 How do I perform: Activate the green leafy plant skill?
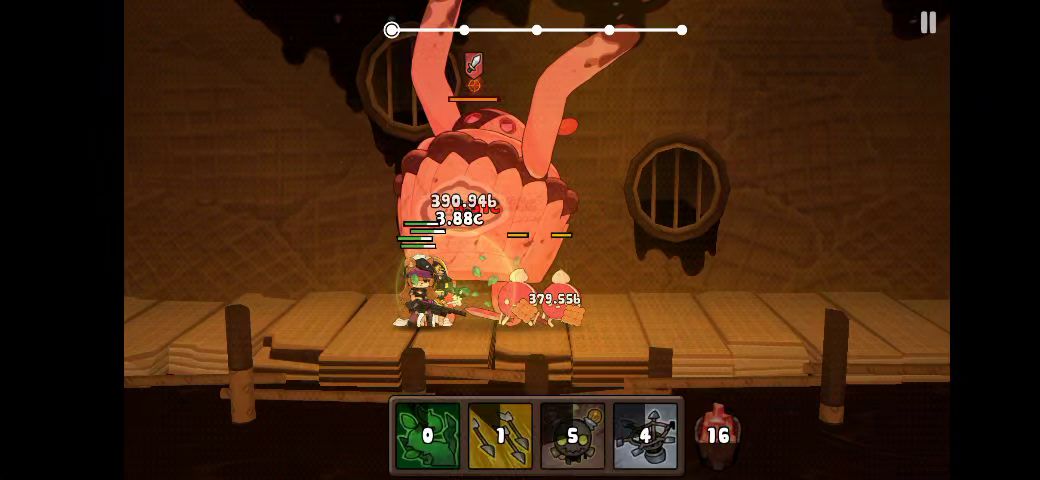pyautogui.click(x=428, y=435)
